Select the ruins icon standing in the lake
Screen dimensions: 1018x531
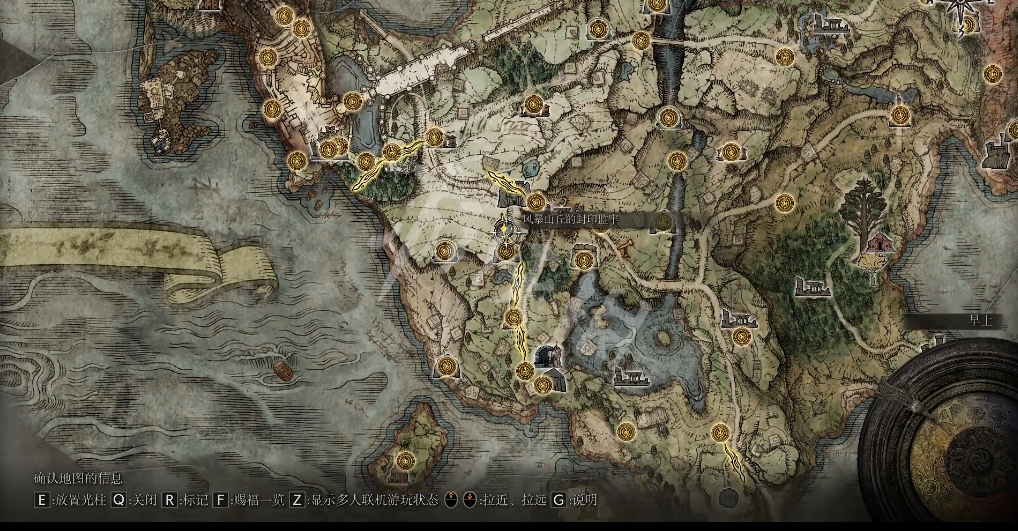point(631,377)
